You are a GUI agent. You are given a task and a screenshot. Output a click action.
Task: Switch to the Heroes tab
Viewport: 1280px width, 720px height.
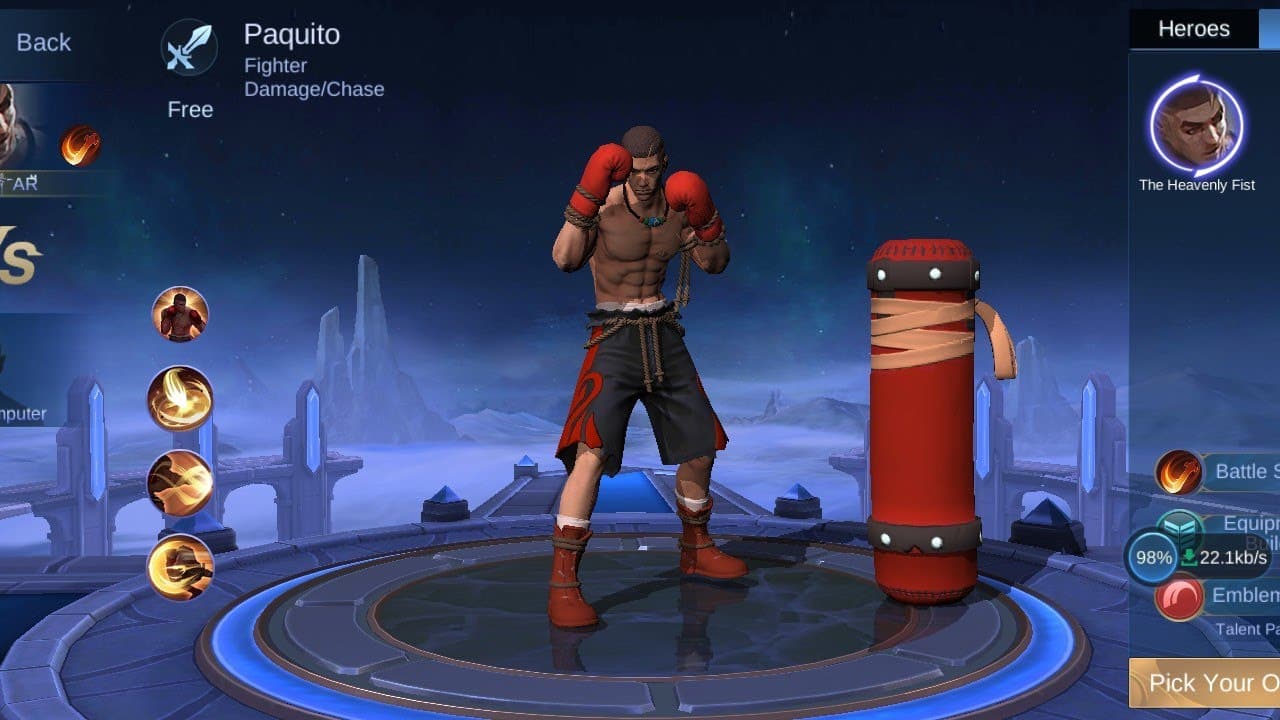pyautogui.click(x=1194, y=28)
